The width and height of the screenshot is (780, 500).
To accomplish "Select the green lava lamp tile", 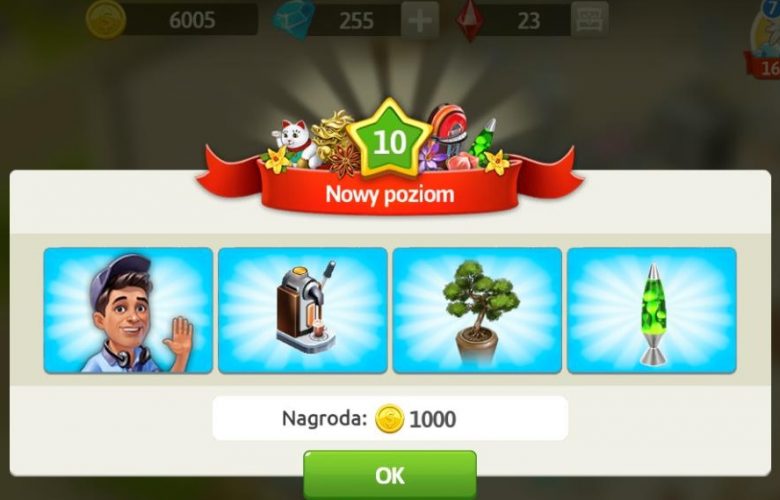I will (651, 311).
